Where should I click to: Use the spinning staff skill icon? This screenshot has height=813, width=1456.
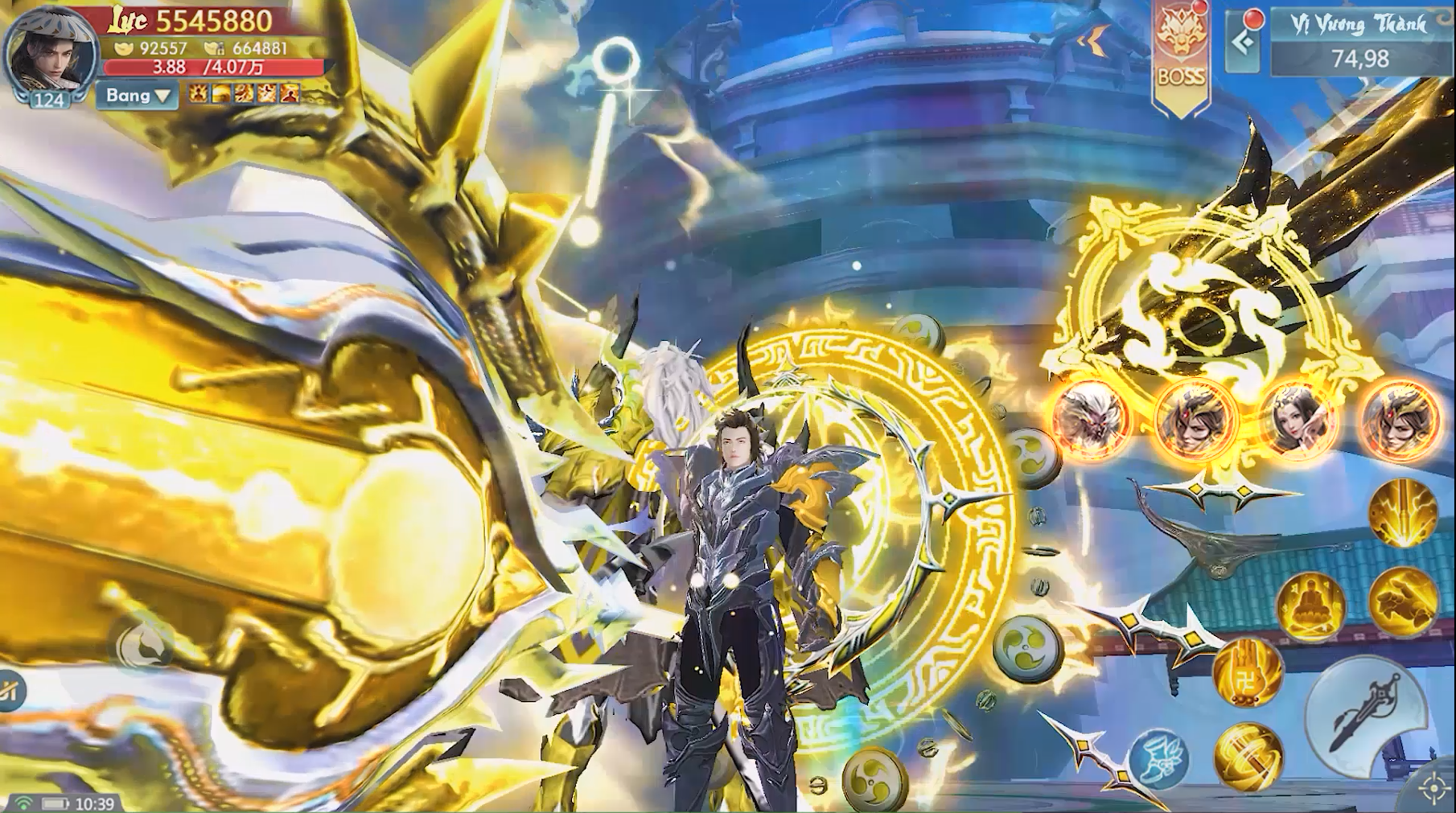point(1248,753)
